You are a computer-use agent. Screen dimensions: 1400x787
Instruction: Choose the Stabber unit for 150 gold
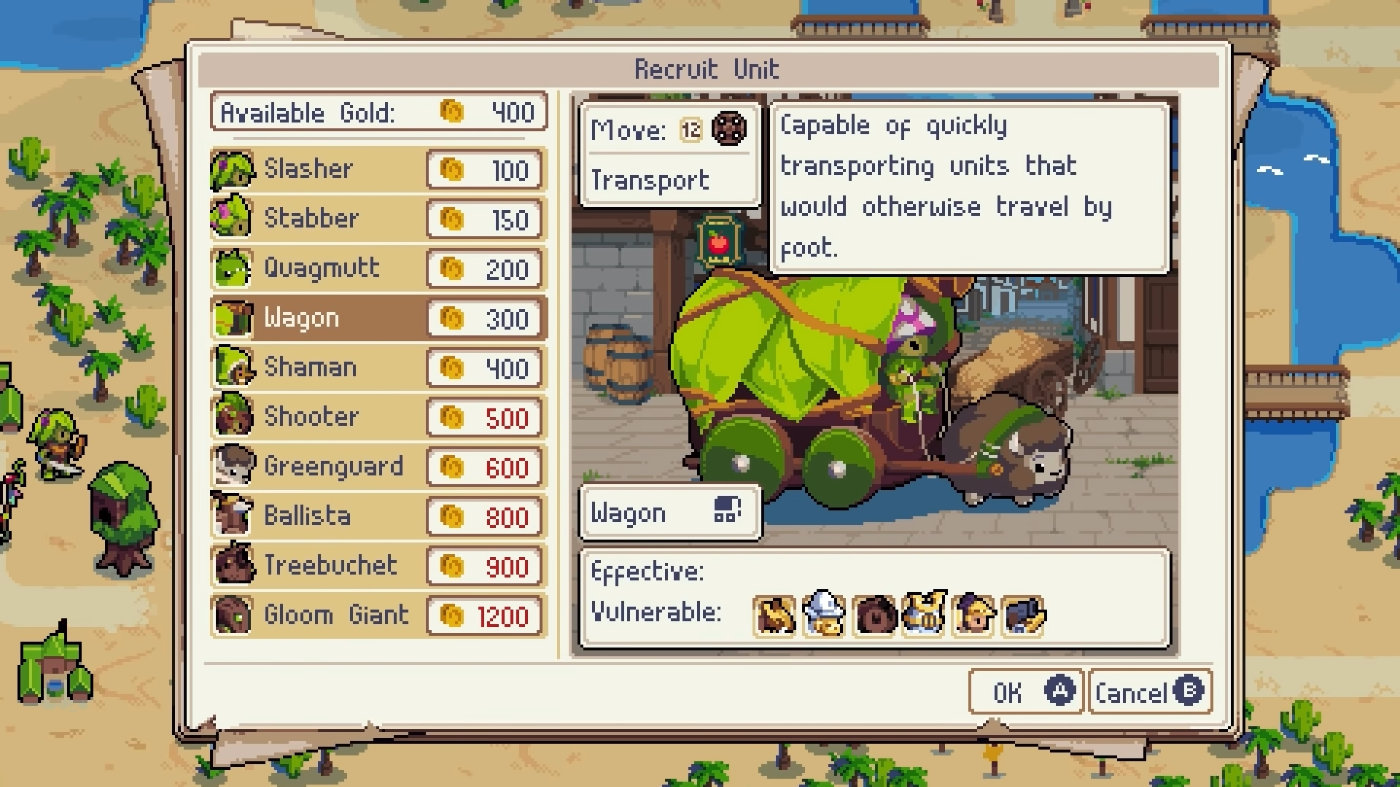click(378, 219)
